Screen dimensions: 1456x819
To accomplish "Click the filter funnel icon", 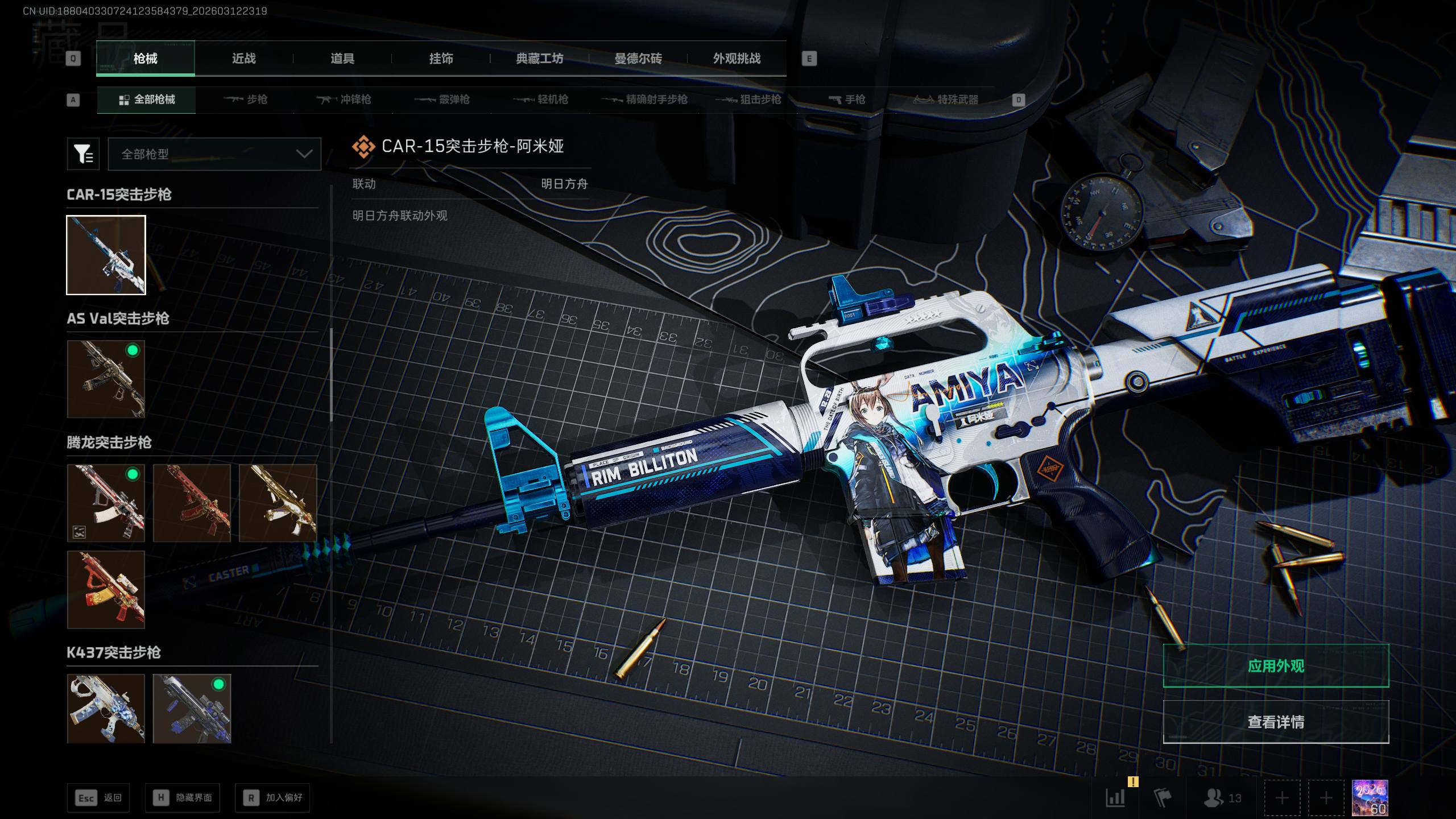I will (83, 154).
